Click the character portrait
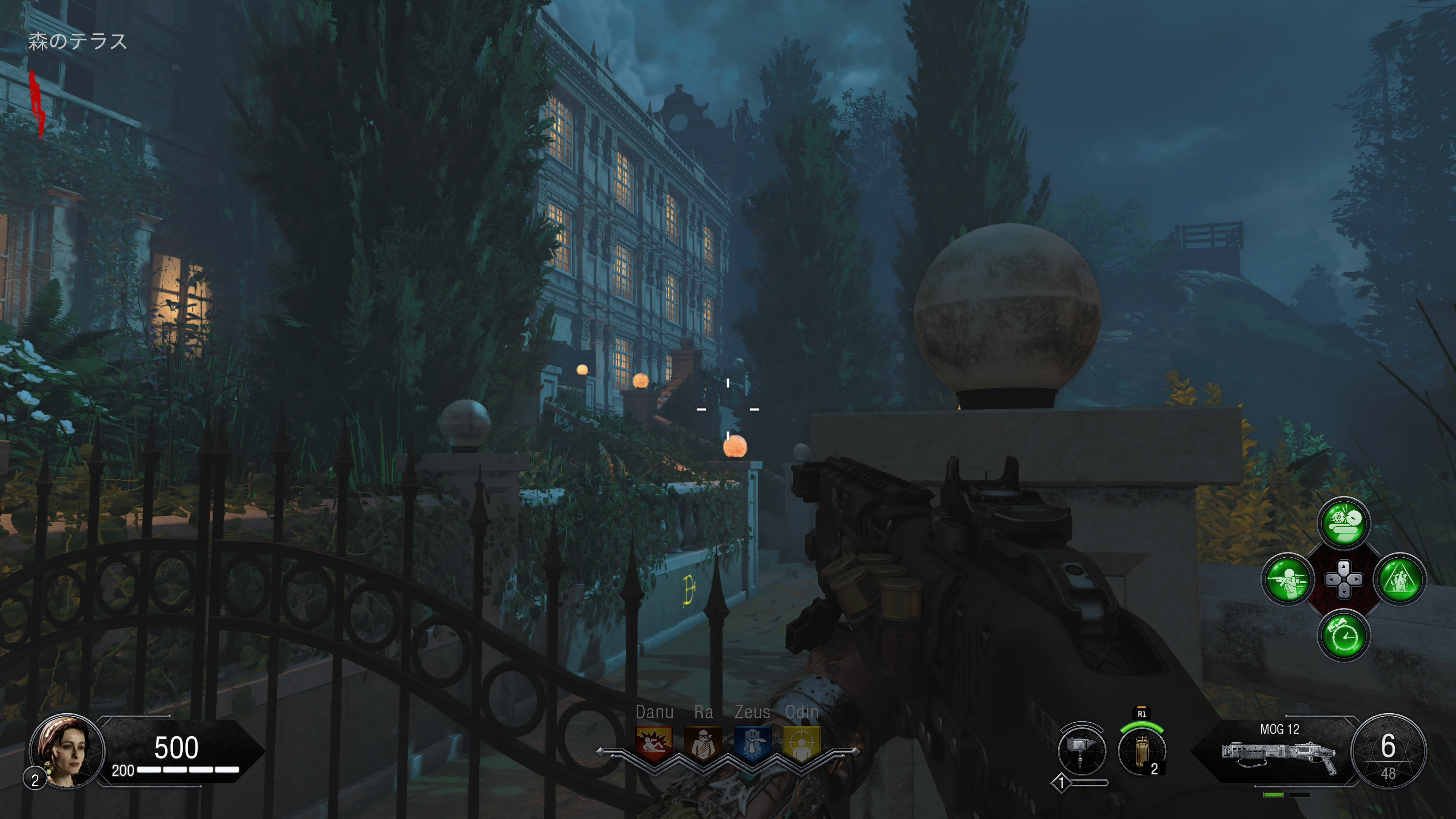1456x819 pixels. tap(67, 751)
